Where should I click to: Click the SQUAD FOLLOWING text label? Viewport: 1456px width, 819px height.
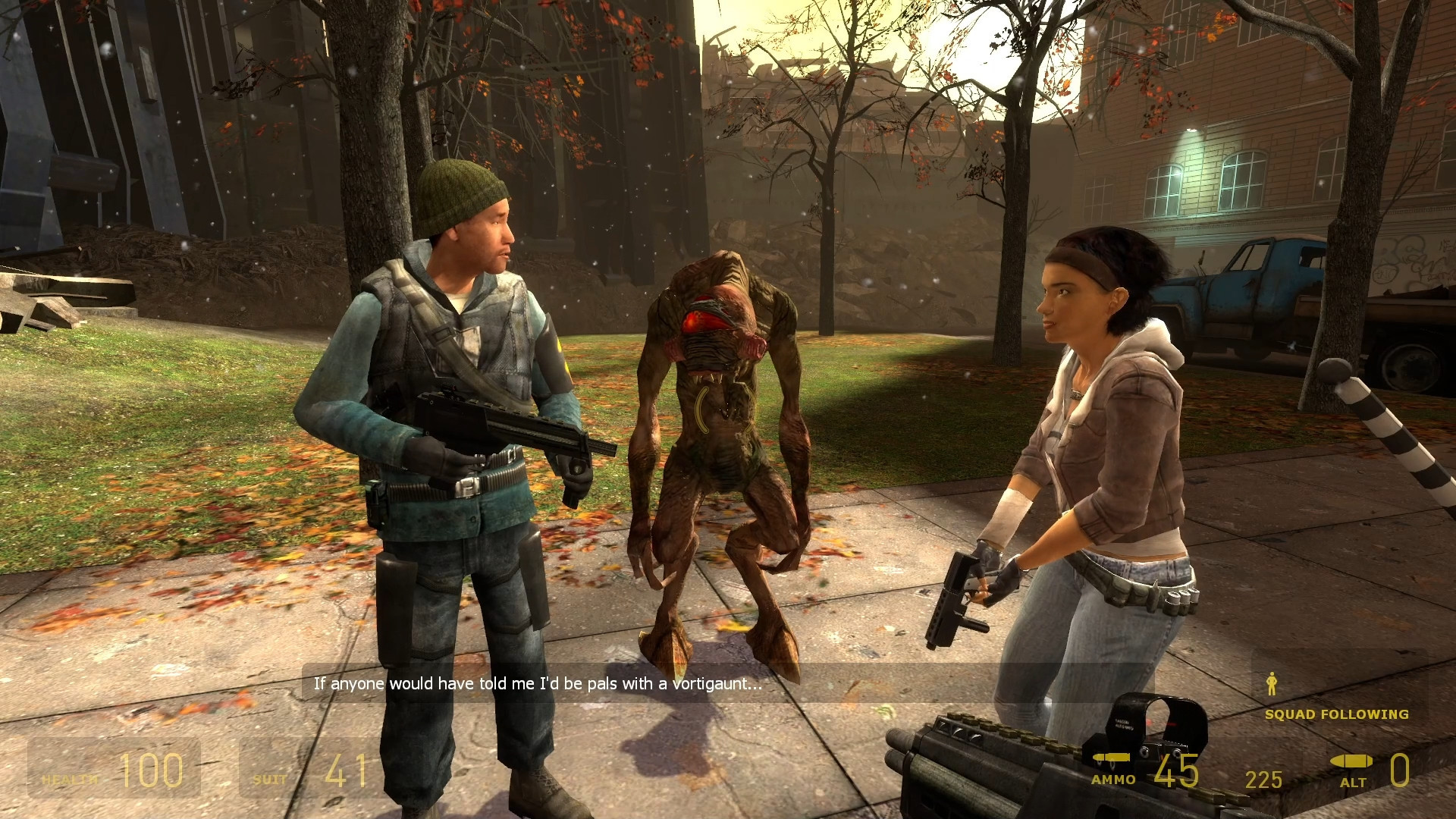pyautogui.click(x=1336, y=714)
